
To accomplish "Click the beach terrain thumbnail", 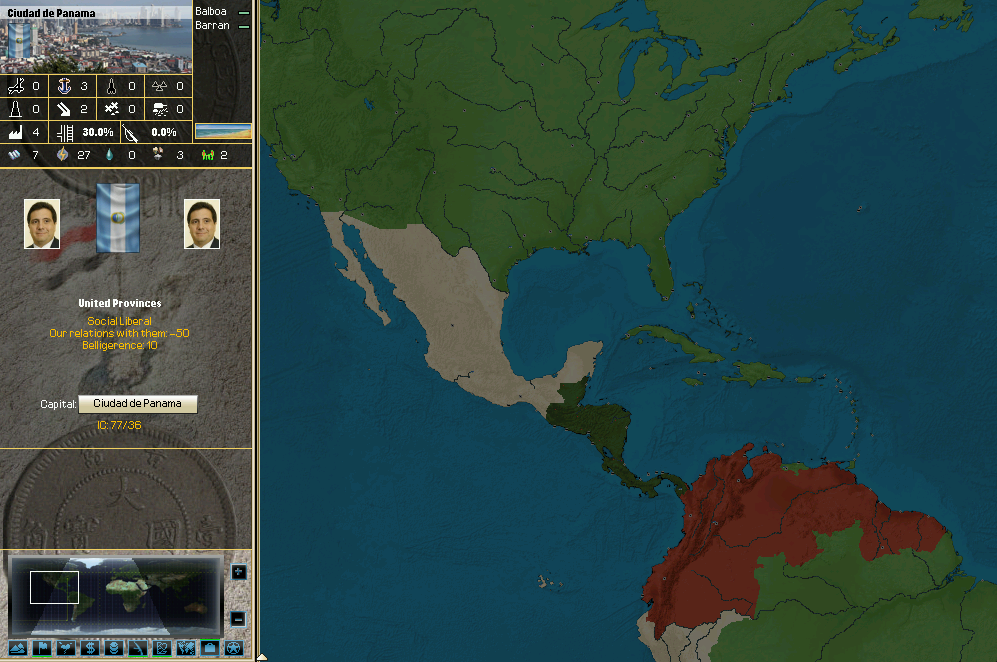I will [223, 131].
